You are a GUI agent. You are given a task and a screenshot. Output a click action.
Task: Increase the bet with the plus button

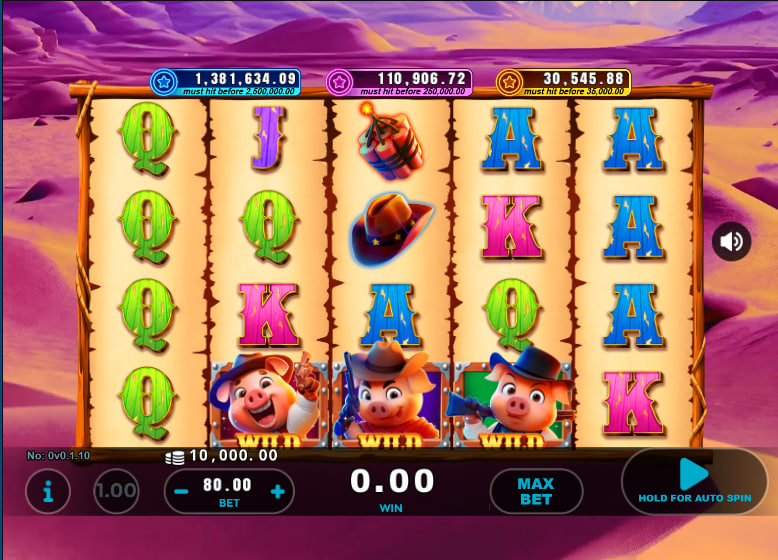277,491
